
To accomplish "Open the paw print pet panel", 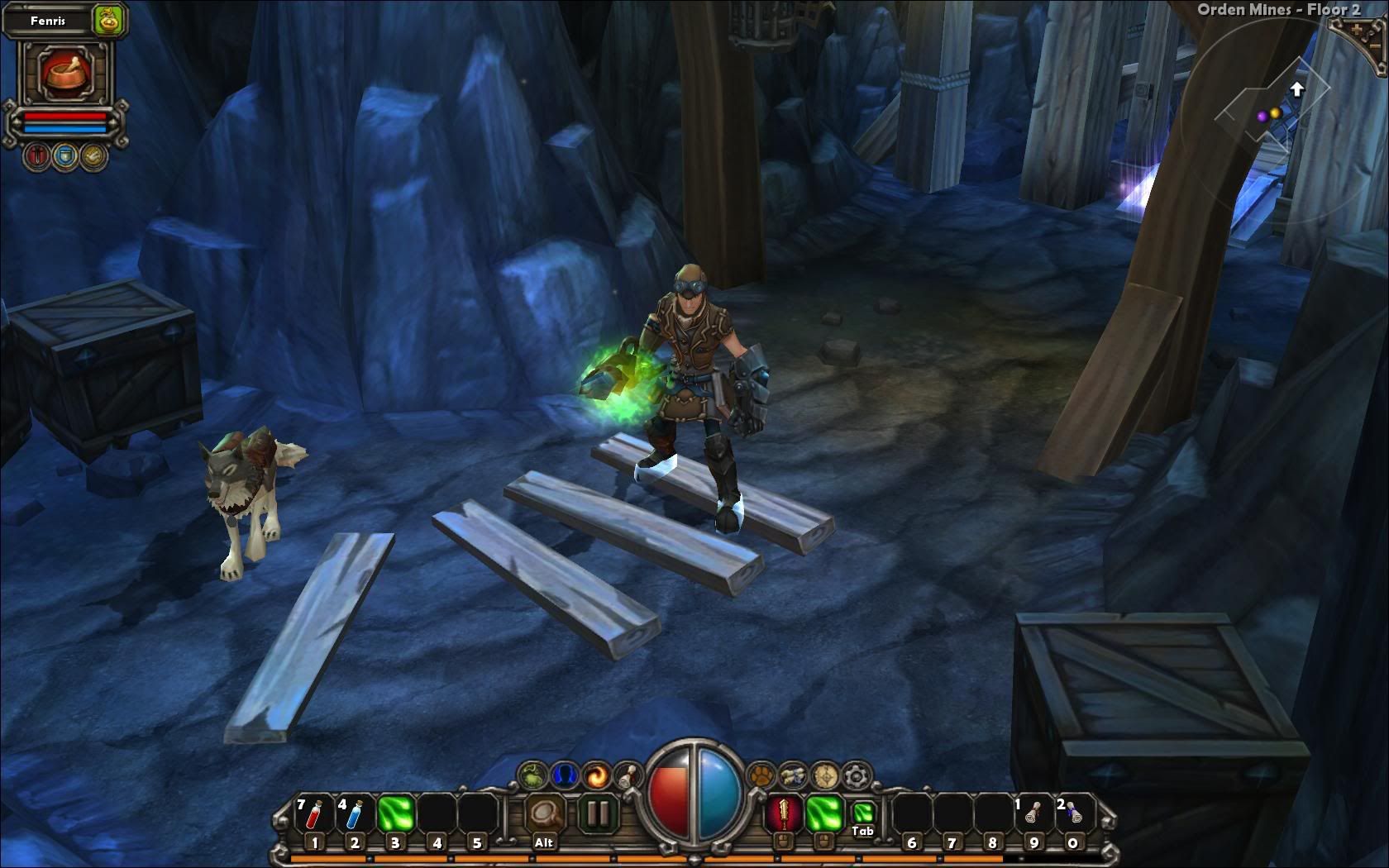I will tap(761, 775).
